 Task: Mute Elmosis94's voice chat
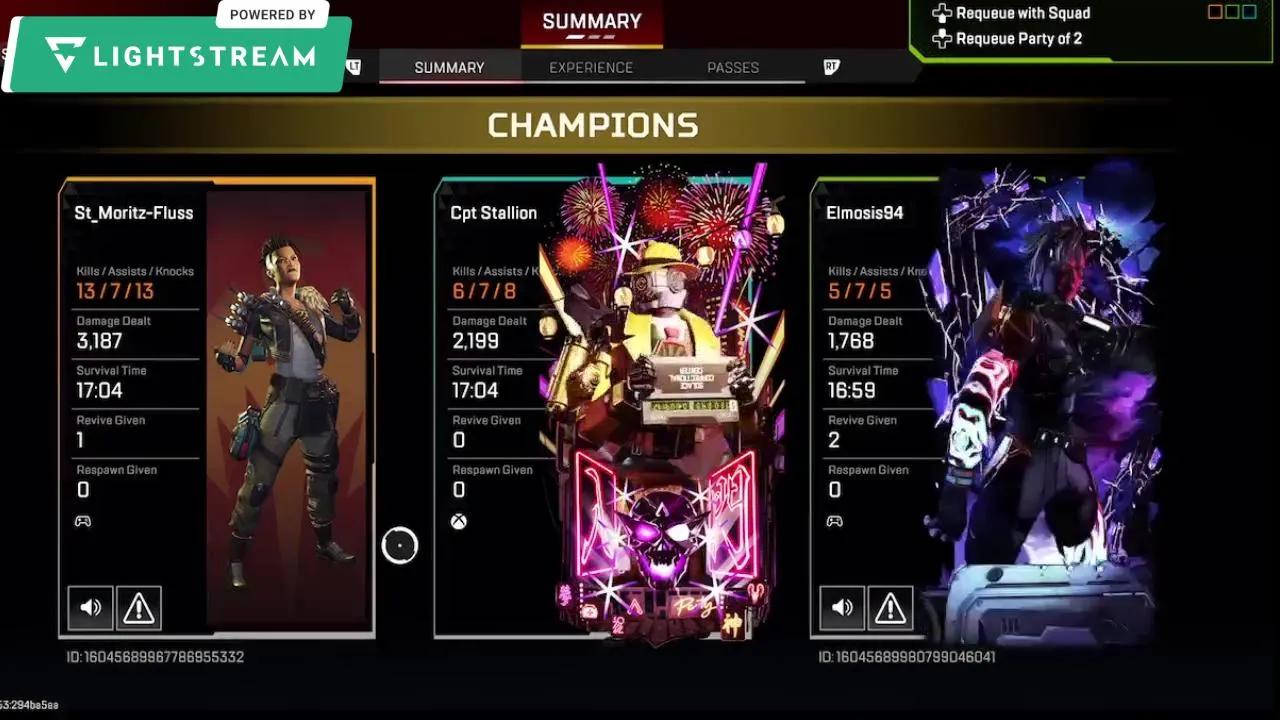(x=842, y=607)
